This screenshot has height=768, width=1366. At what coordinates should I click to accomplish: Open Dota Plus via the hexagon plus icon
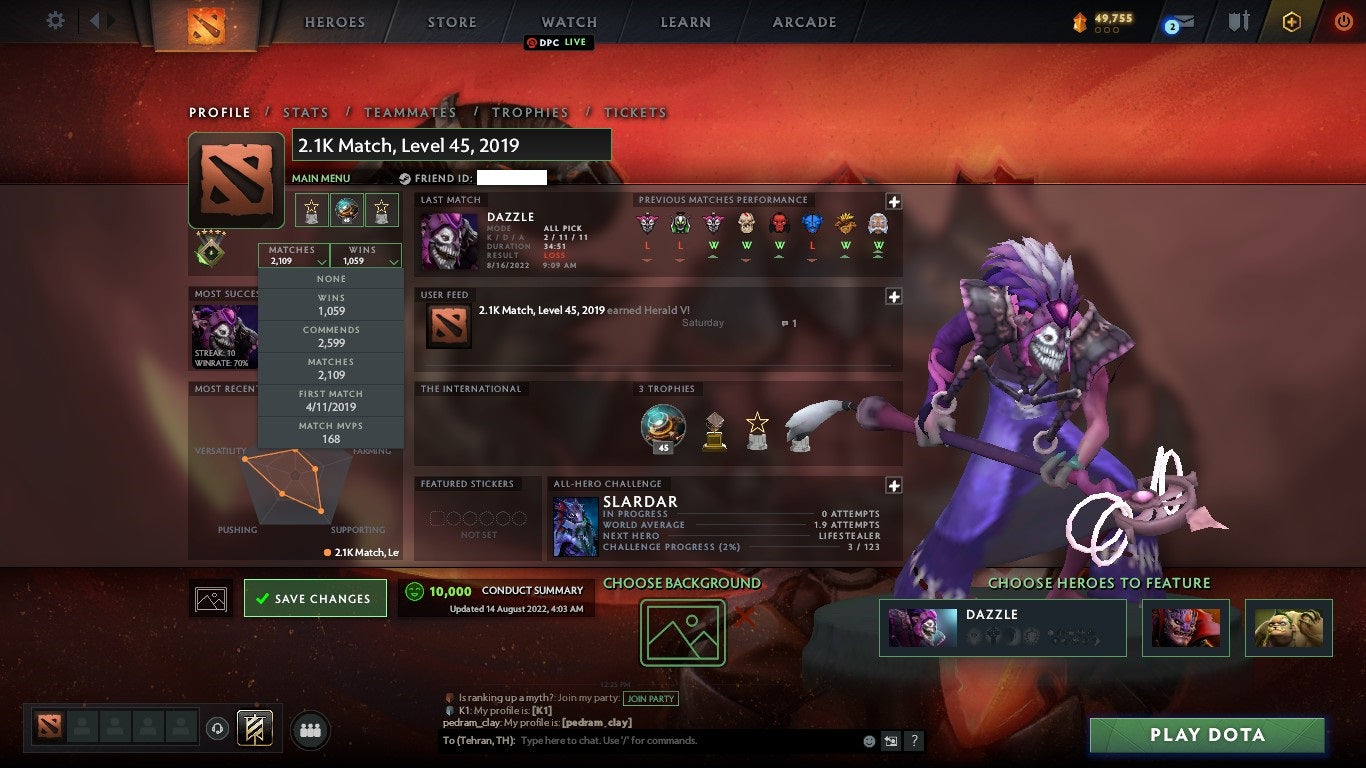(x=1291, y=20)
